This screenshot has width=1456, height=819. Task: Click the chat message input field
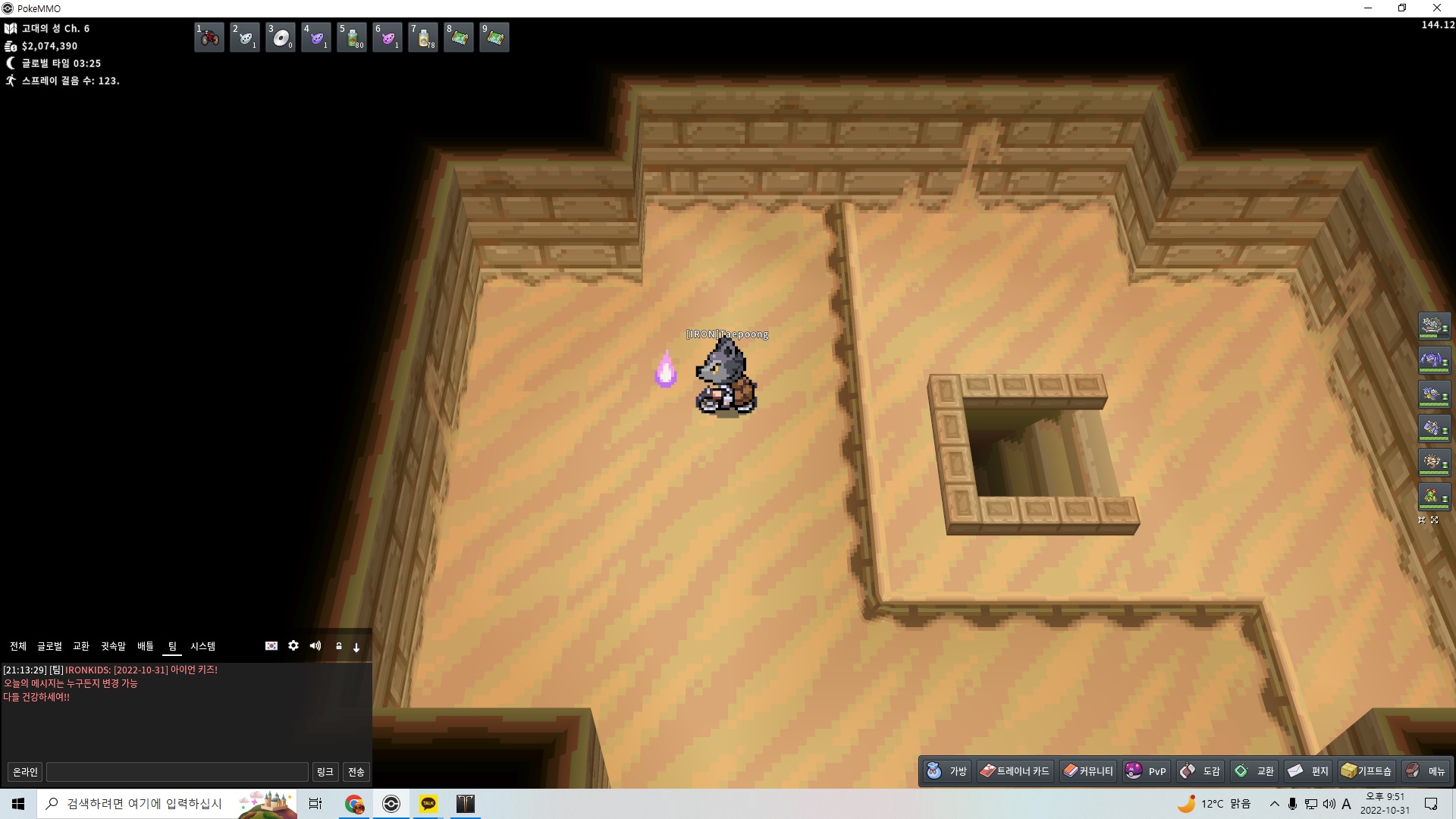click(177, 772)
